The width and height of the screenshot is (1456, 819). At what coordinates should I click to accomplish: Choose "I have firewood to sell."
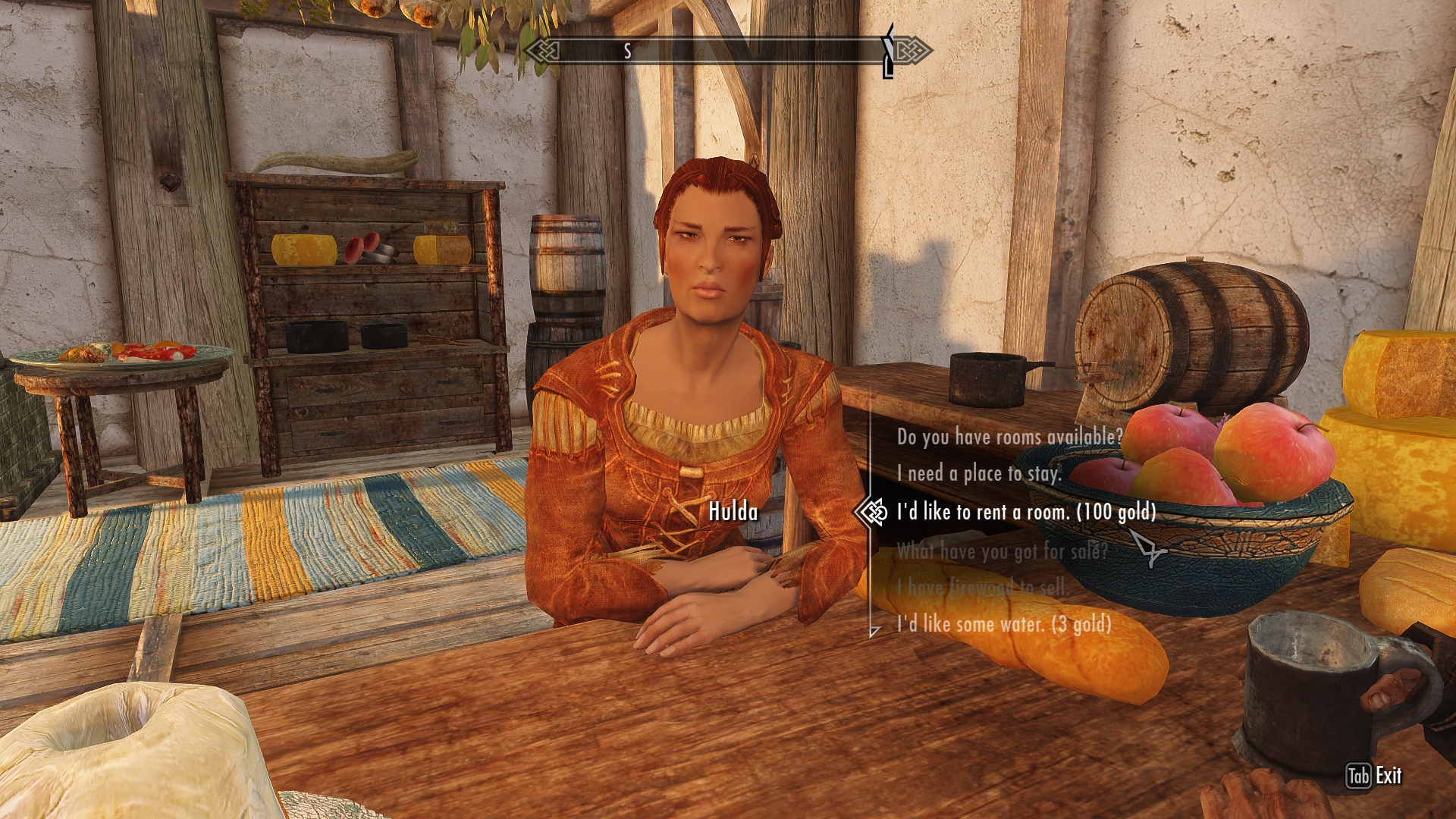(x=982, y=587)
